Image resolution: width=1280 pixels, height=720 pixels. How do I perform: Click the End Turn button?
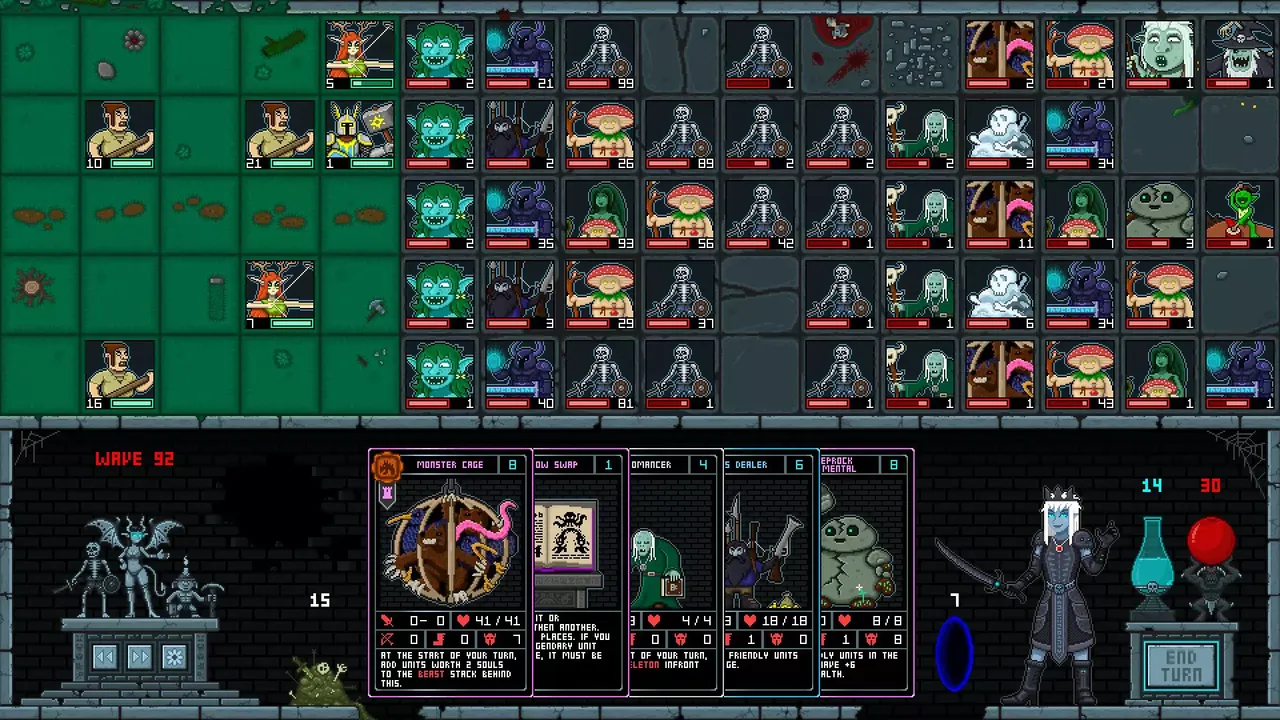pos(1182,663)
